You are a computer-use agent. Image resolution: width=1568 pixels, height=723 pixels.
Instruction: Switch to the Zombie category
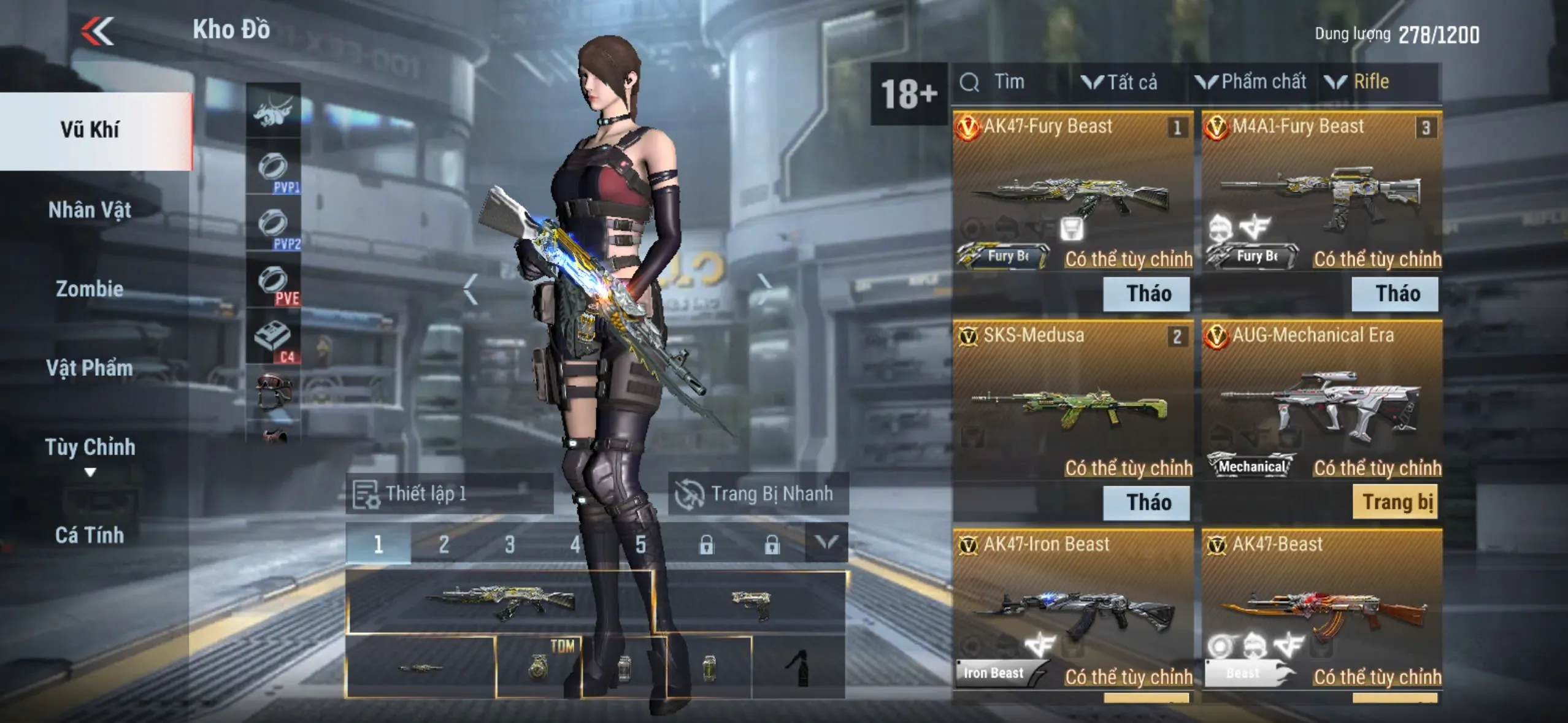click(x=90, y=289)
